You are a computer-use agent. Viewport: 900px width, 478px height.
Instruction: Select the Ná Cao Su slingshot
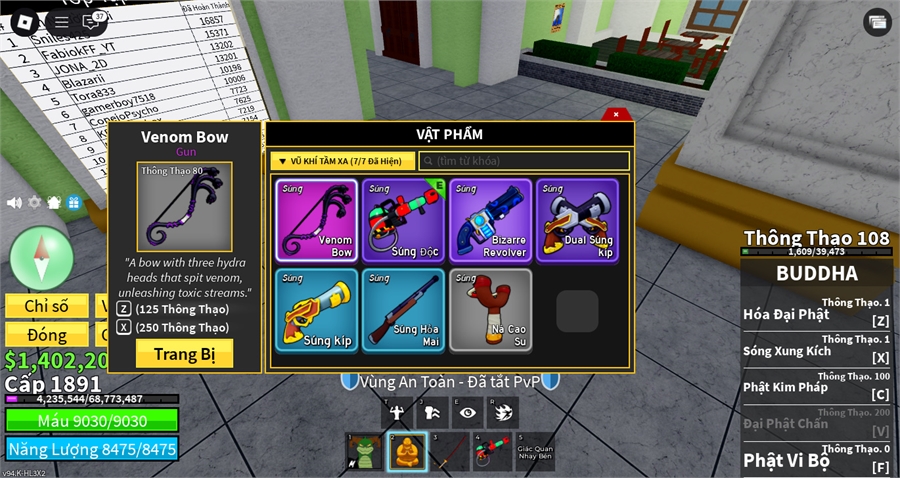coord(490,309)
